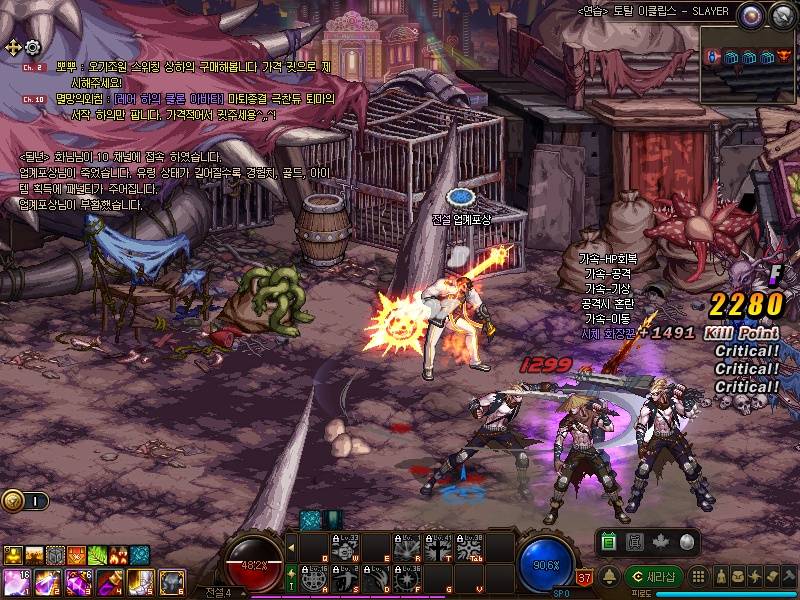Select the helmet item in slot 6
The image size is (800, 600).
tap(171, 581)
